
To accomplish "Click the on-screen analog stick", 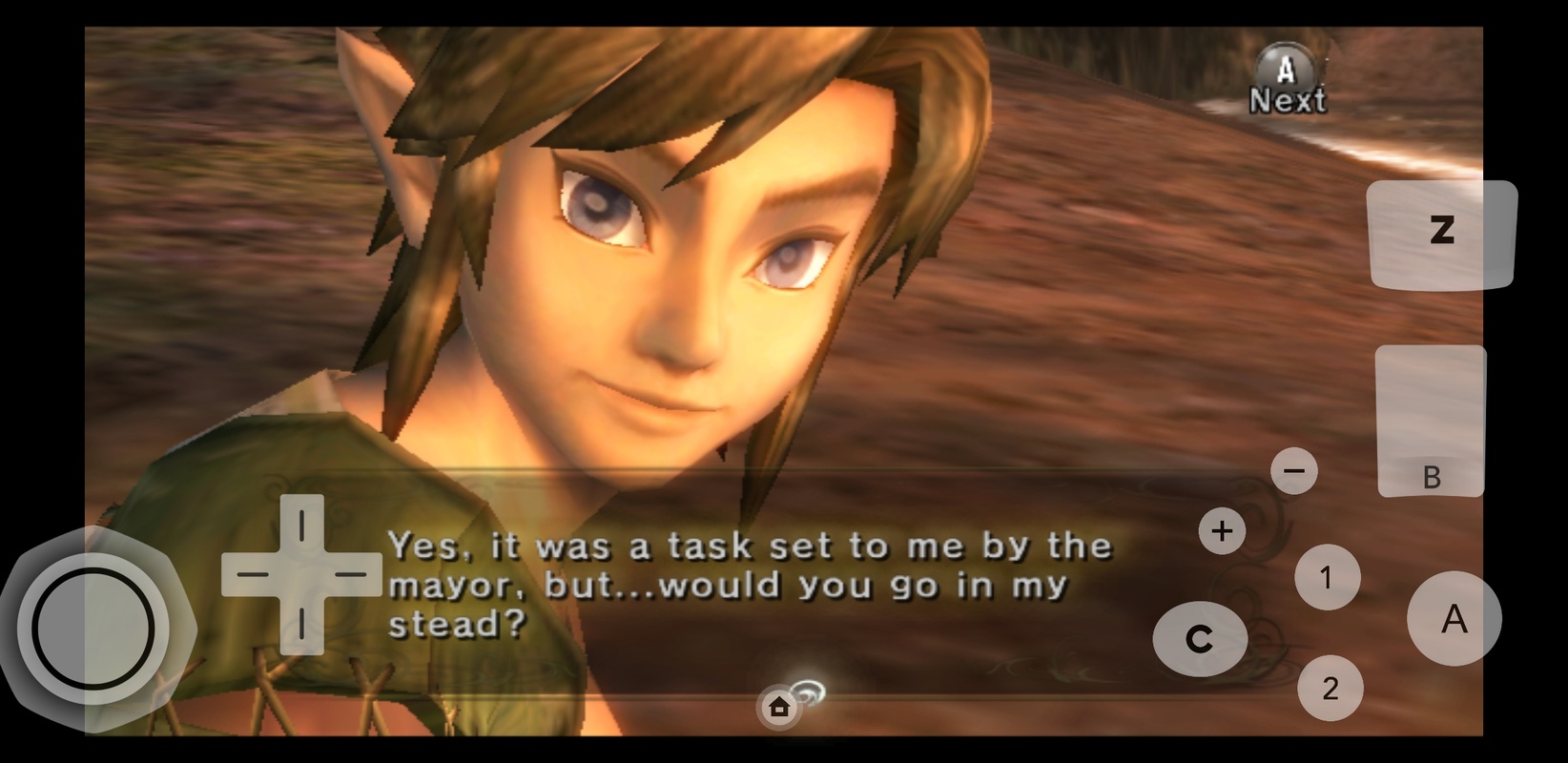I will pos(93,629).
